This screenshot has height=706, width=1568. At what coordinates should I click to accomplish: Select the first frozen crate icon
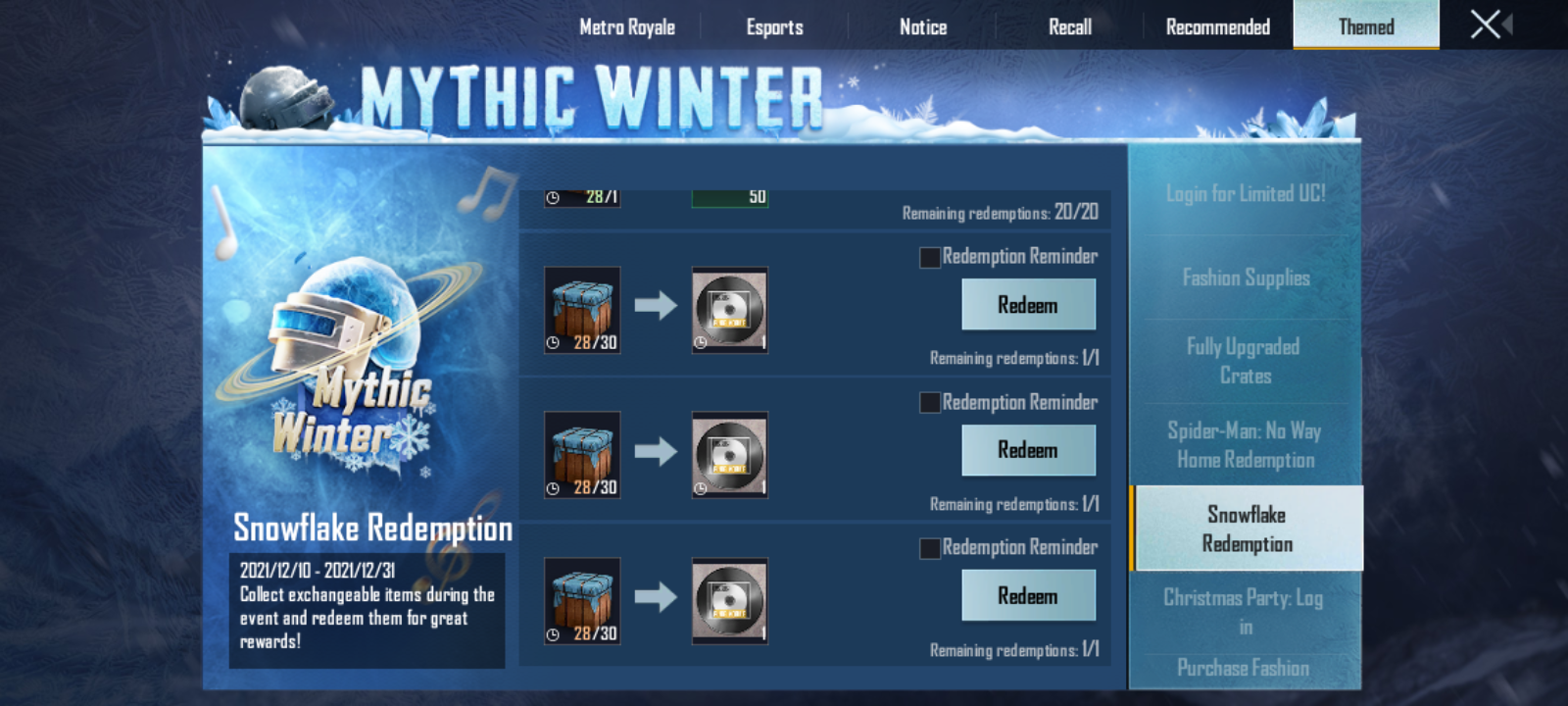[x=580, y=307]
